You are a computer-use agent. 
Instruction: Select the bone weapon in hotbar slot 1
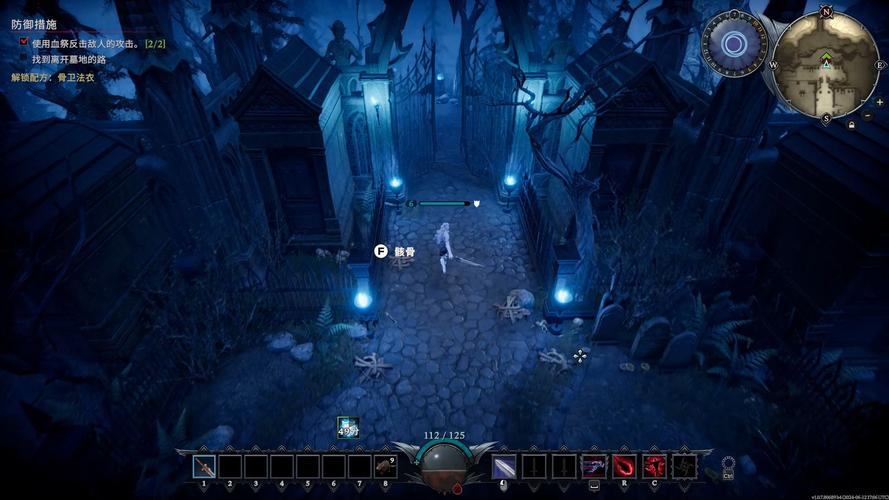coord(204,466)
